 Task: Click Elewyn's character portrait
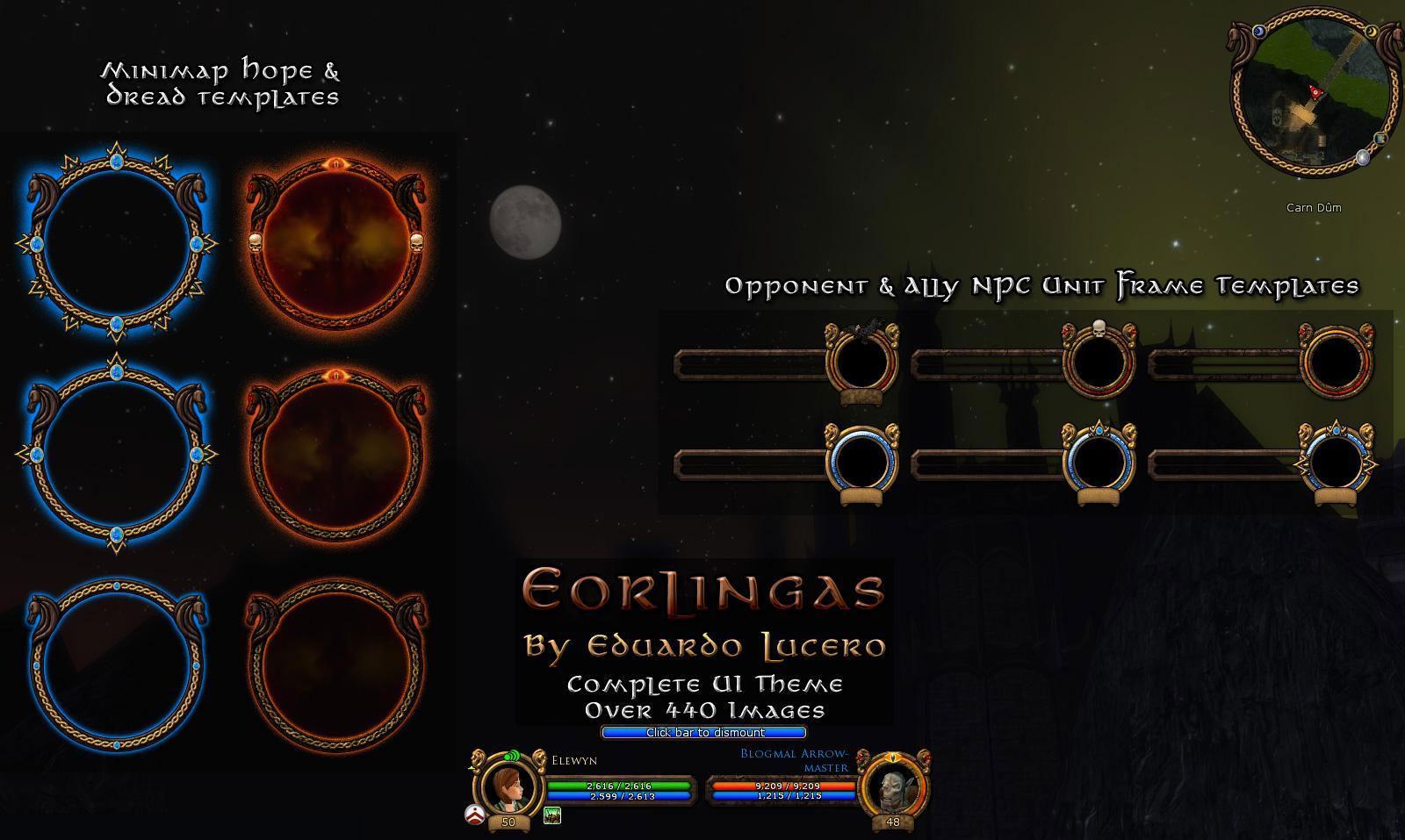[508, 787]
